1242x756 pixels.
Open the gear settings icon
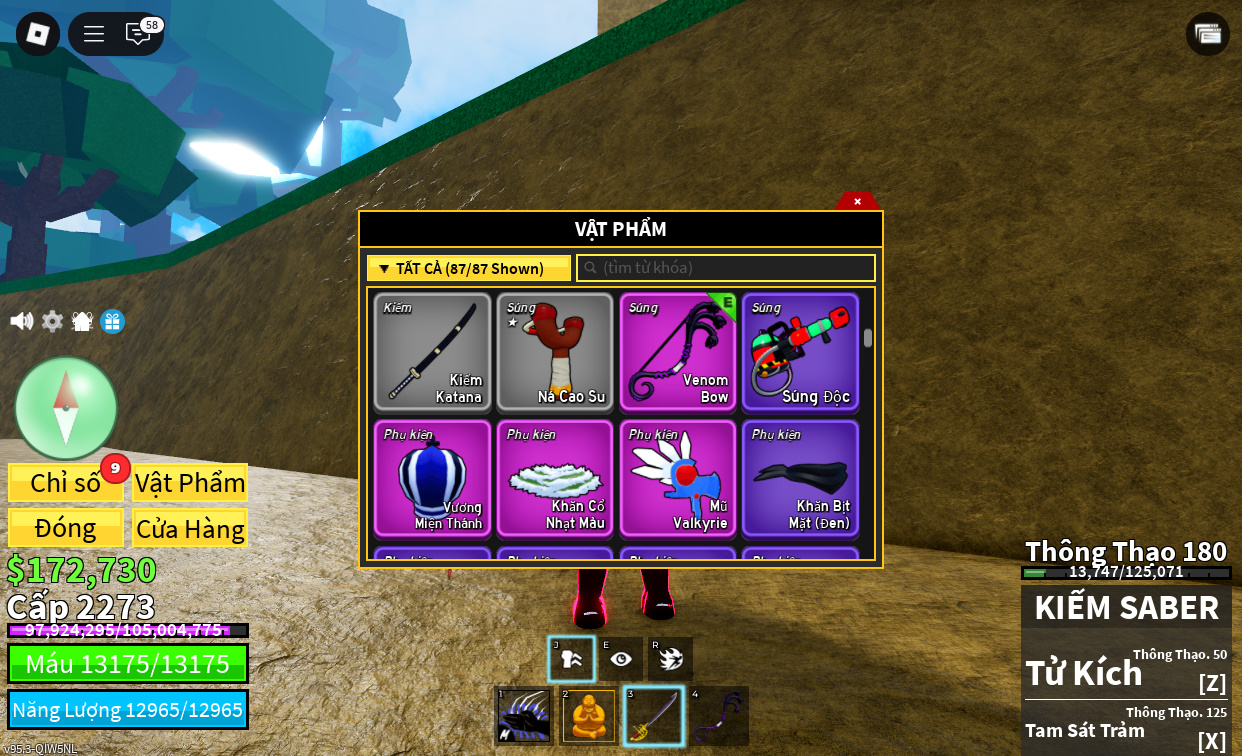click(52, 321)
